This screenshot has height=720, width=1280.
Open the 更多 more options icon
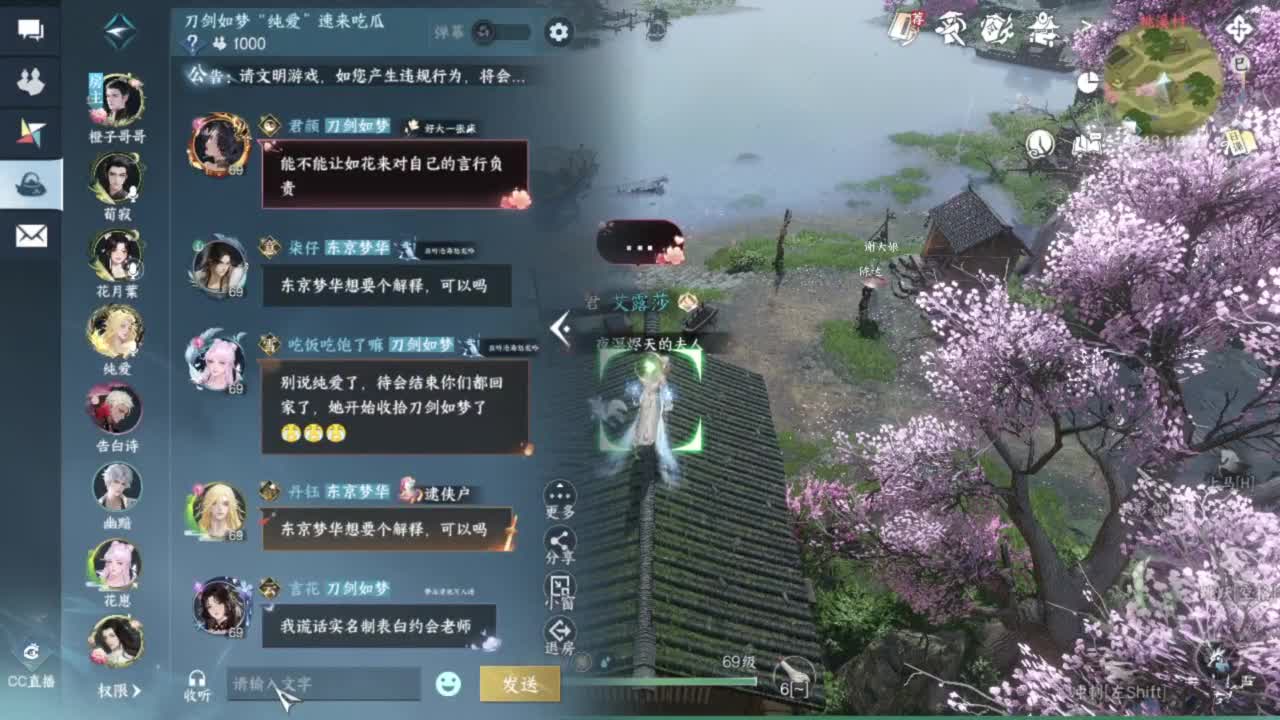pyautogui.click(x=560, y=497)
